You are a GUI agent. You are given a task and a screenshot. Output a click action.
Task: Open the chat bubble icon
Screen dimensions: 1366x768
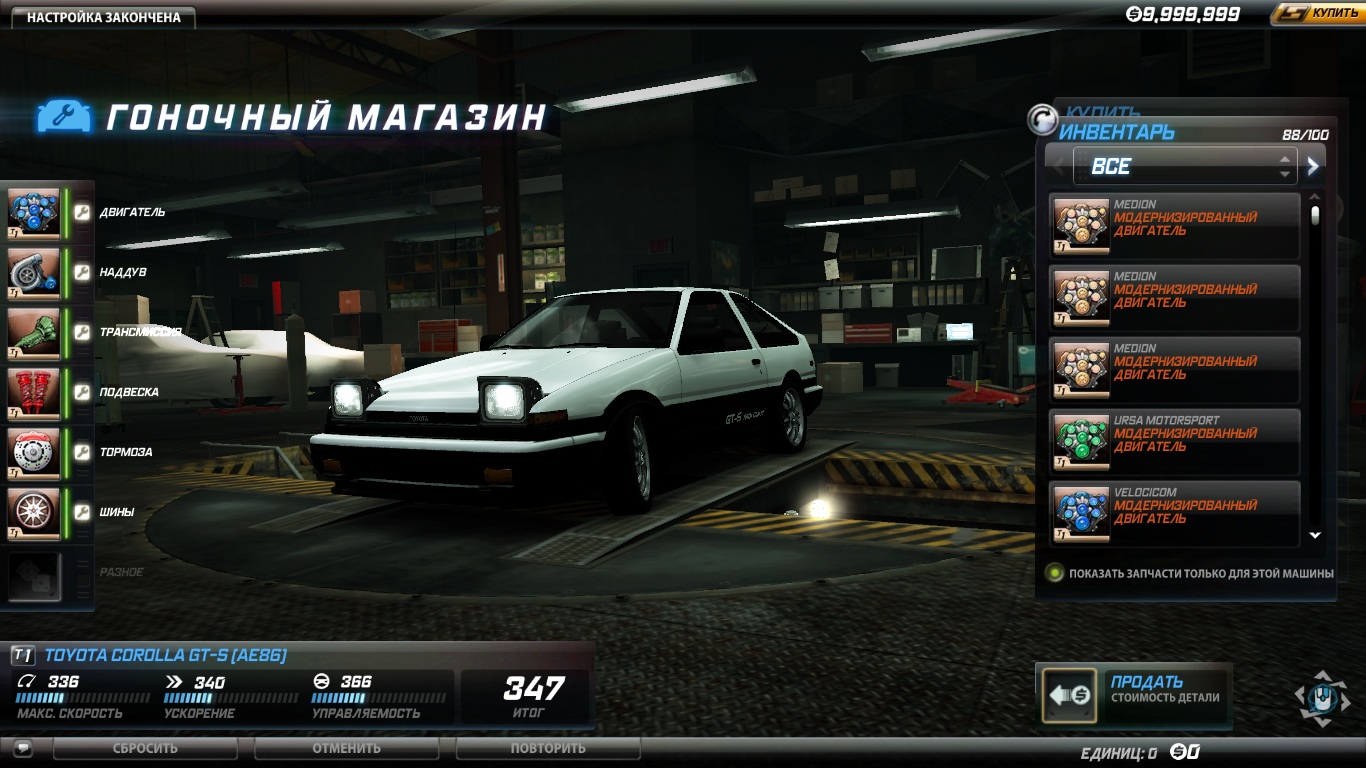pyautogui.click(x=23, y=748)
